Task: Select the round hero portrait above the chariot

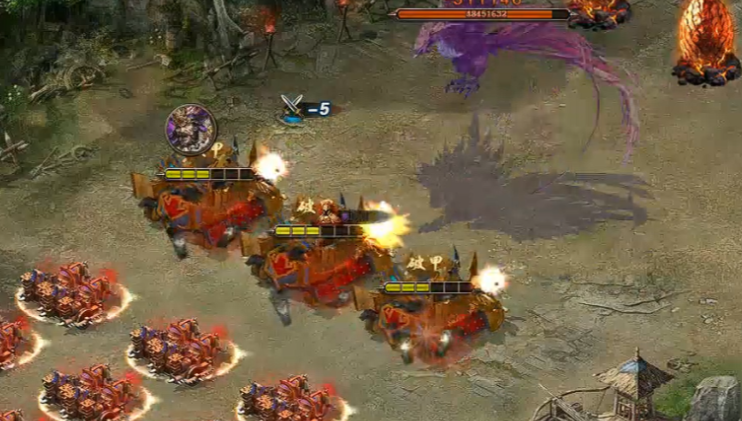Action: pyautogui.click(x=190, y=129)
